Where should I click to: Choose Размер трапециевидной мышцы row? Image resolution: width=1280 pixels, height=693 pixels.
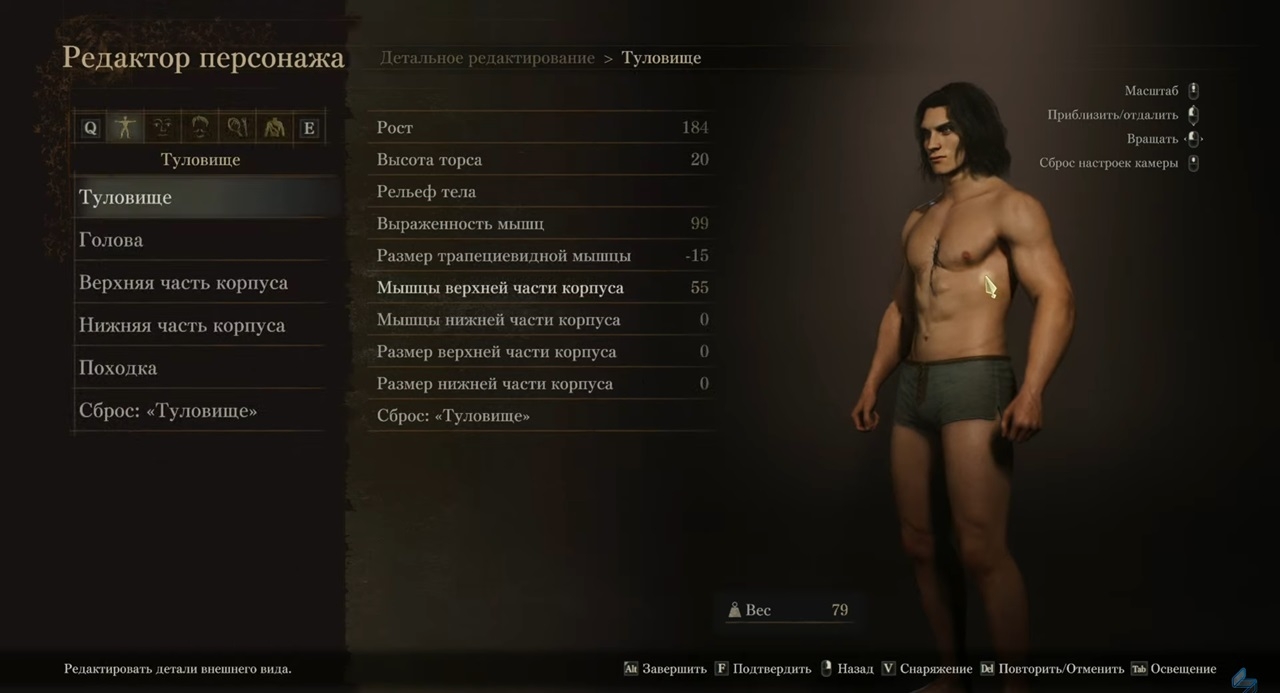pyautogui.click(x=541, y=256)
